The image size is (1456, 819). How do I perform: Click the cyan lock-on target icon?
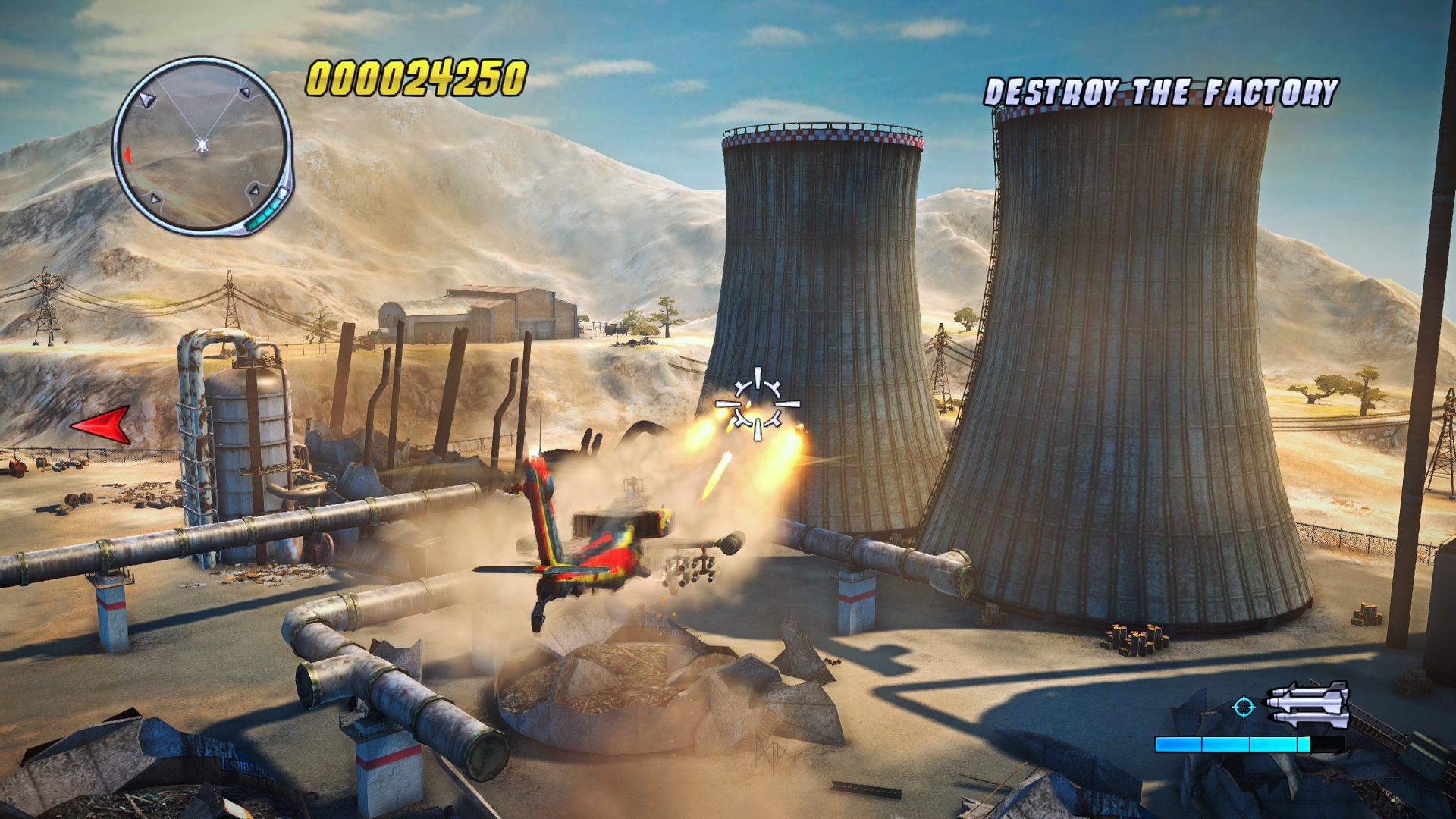(1243, 707)
